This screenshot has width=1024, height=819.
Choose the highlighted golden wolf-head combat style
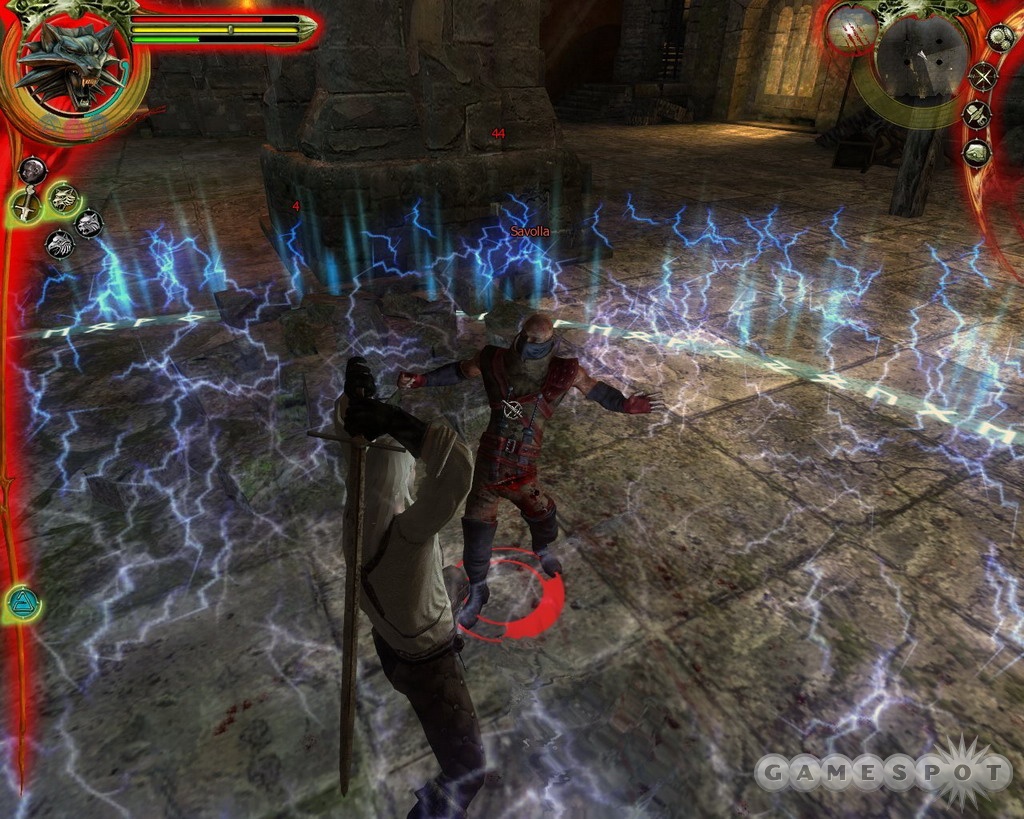click(x=65, y=198)
